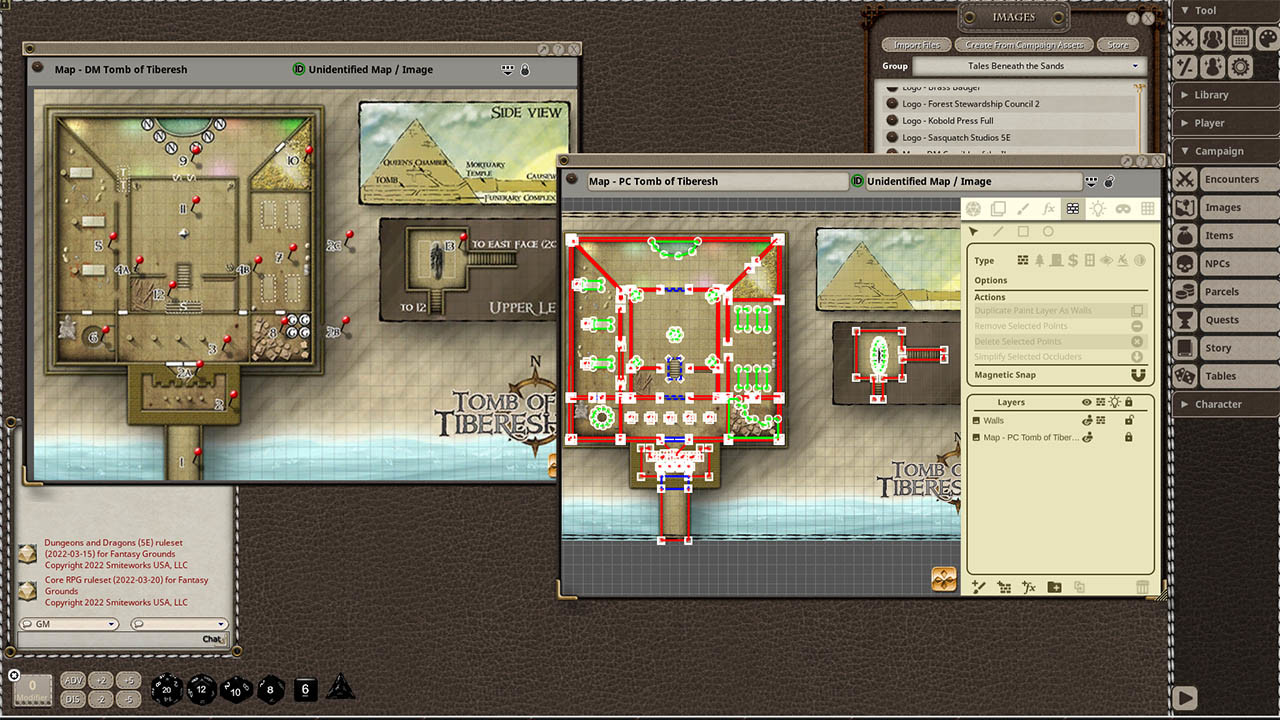1280x720 pixels.
Task: Switch to the fx Effects tab on the map toolbar
Action: tap(1048, 209)
